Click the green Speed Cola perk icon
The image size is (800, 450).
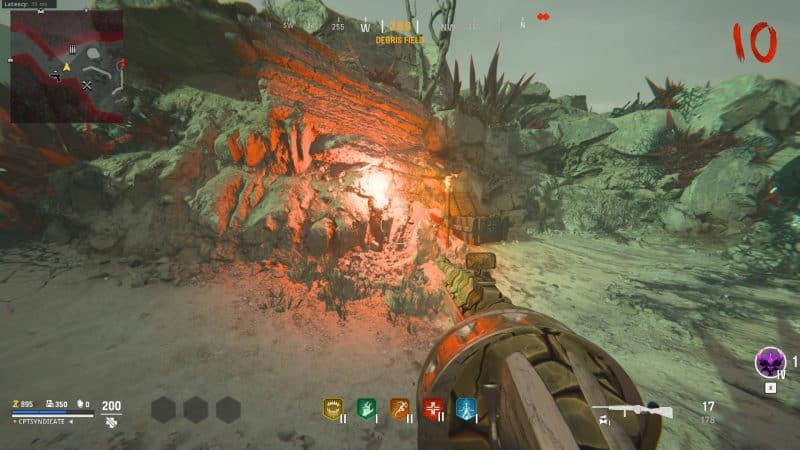[x=365, y=408]
